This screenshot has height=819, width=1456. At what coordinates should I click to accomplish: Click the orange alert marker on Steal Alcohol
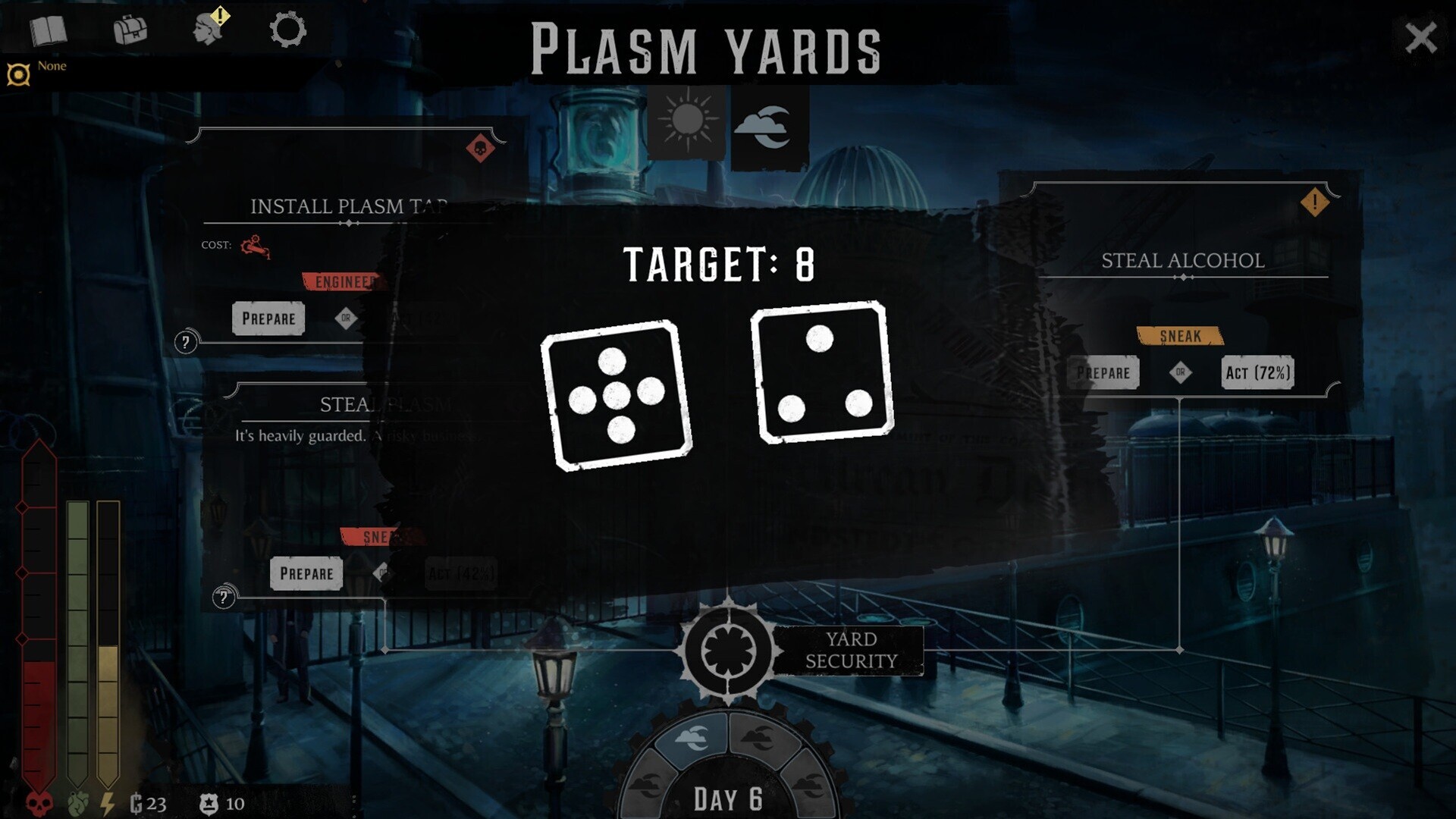pyautogui.click(x=1316, y=201)
